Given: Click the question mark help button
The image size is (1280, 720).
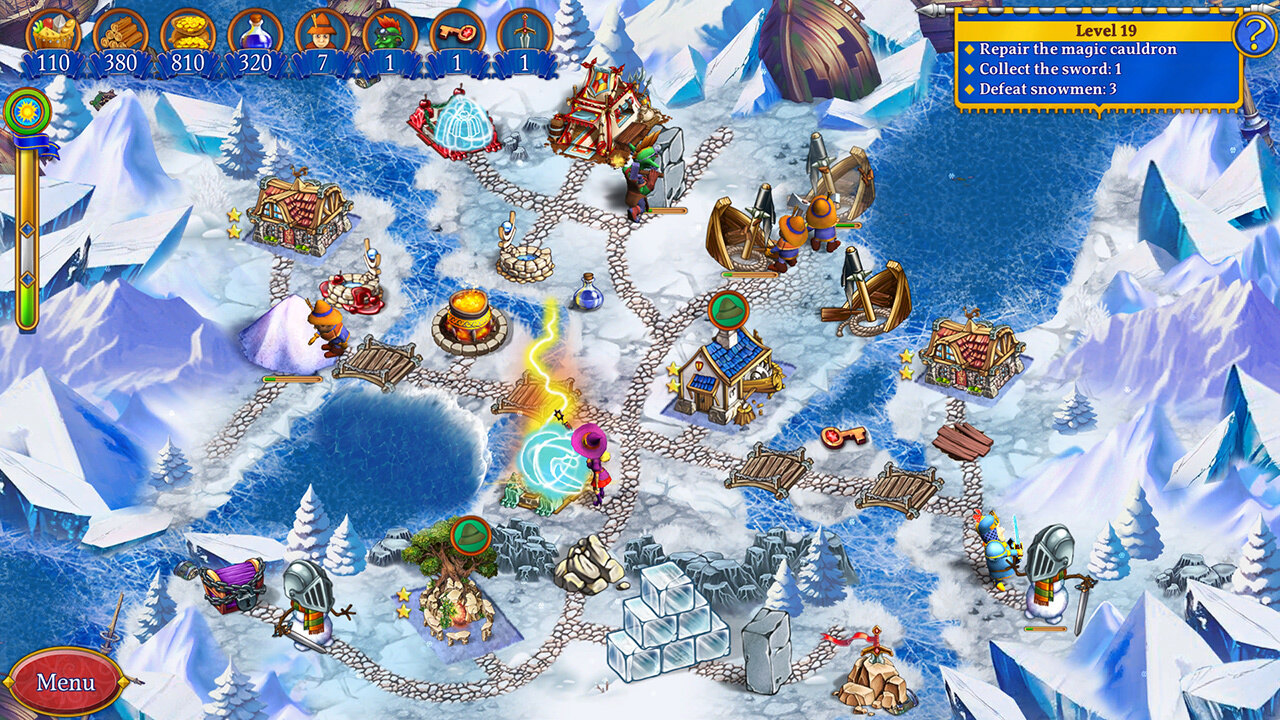Looking at the screenshot, I should [1254, 36].
